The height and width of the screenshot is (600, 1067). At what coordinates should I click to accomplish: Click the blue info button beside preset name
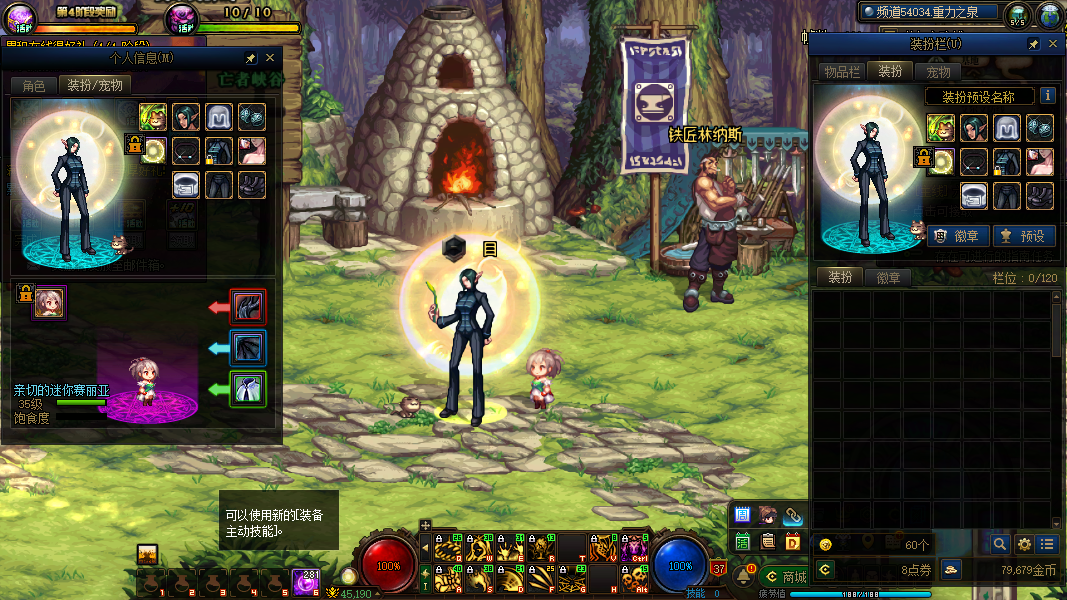click(1047, 96)
